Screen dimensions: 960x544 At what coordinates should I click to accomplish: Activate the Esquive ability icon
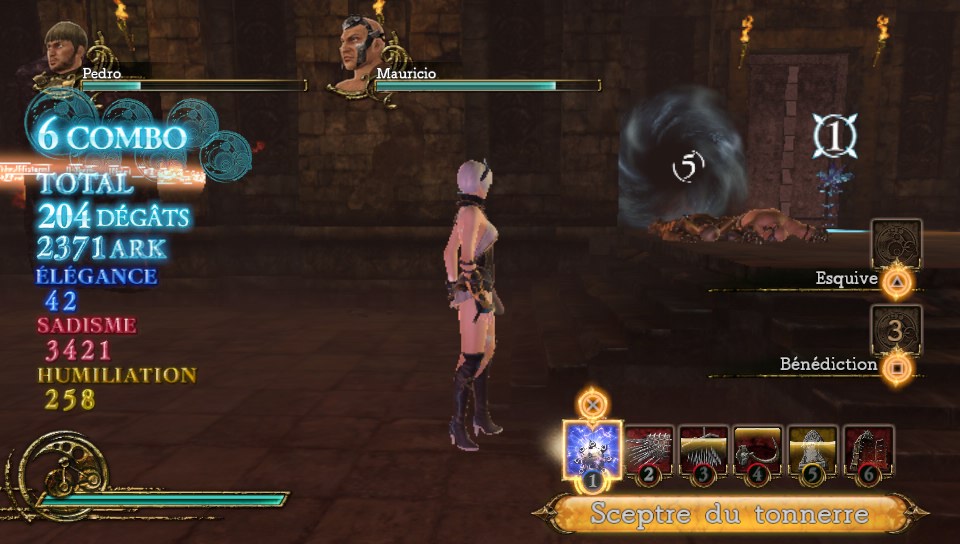(x=896, y=243)
